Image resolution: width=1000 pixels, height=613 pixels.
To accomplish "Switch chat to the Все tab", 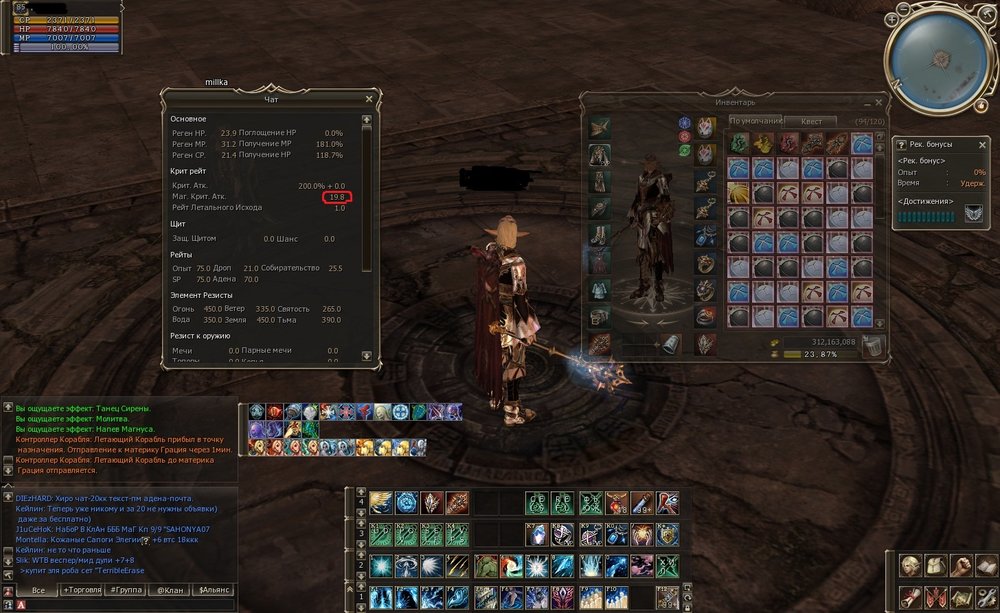I will (37, 590).
